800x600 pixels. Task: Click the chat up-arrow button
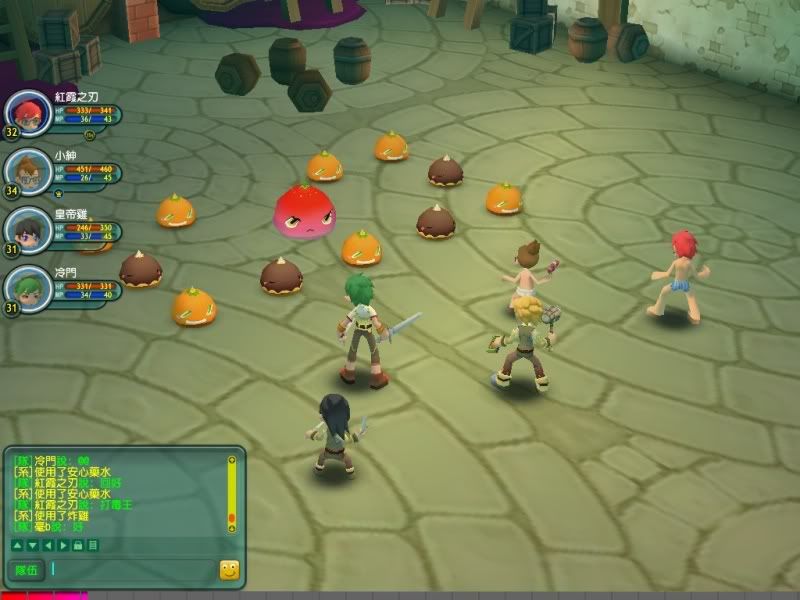17,545
